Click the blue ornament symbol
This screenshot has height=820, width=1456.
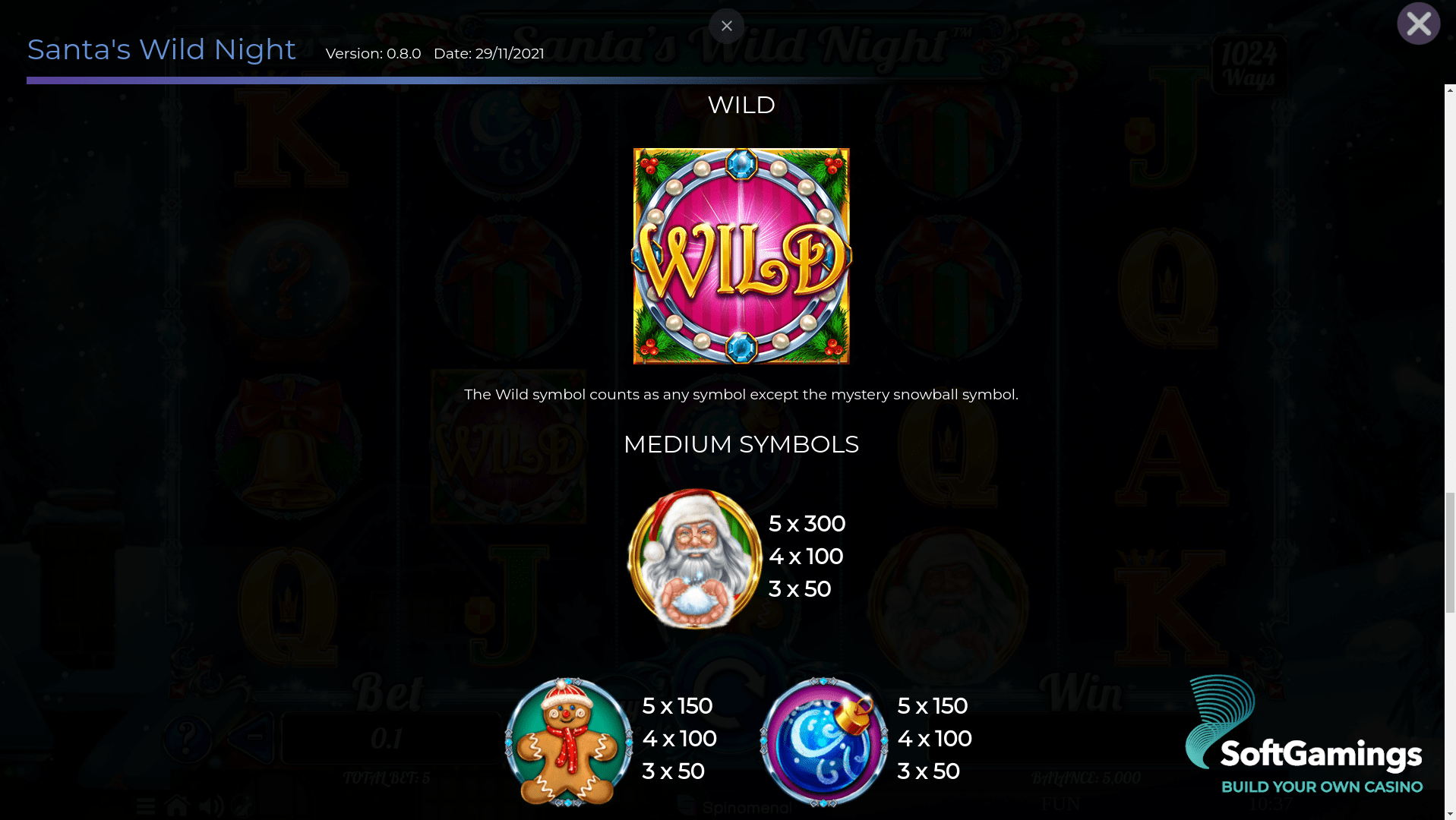tap(823, 742)
